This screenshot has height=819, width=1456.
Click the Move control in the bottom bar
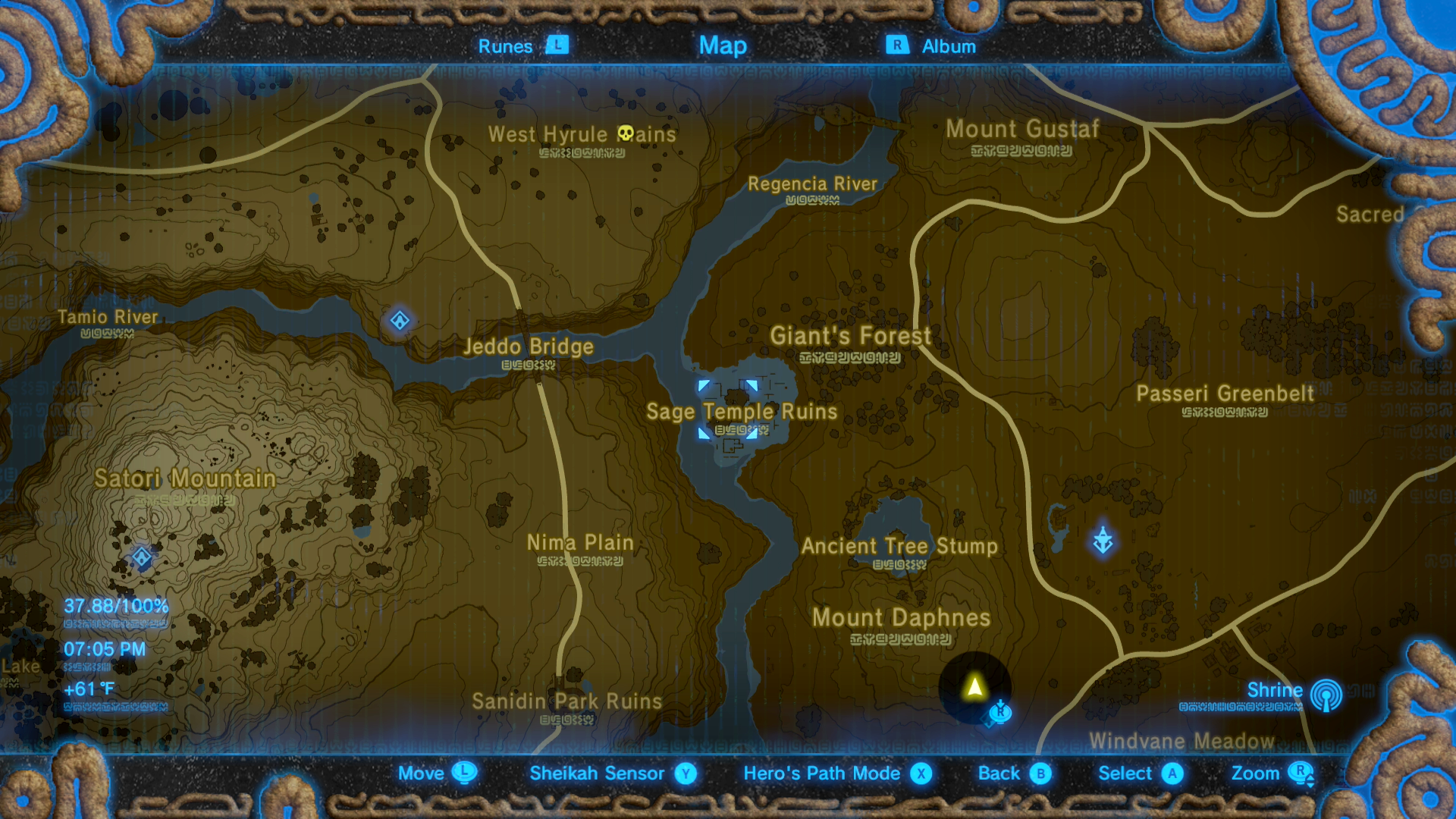(x=421, y=774)
